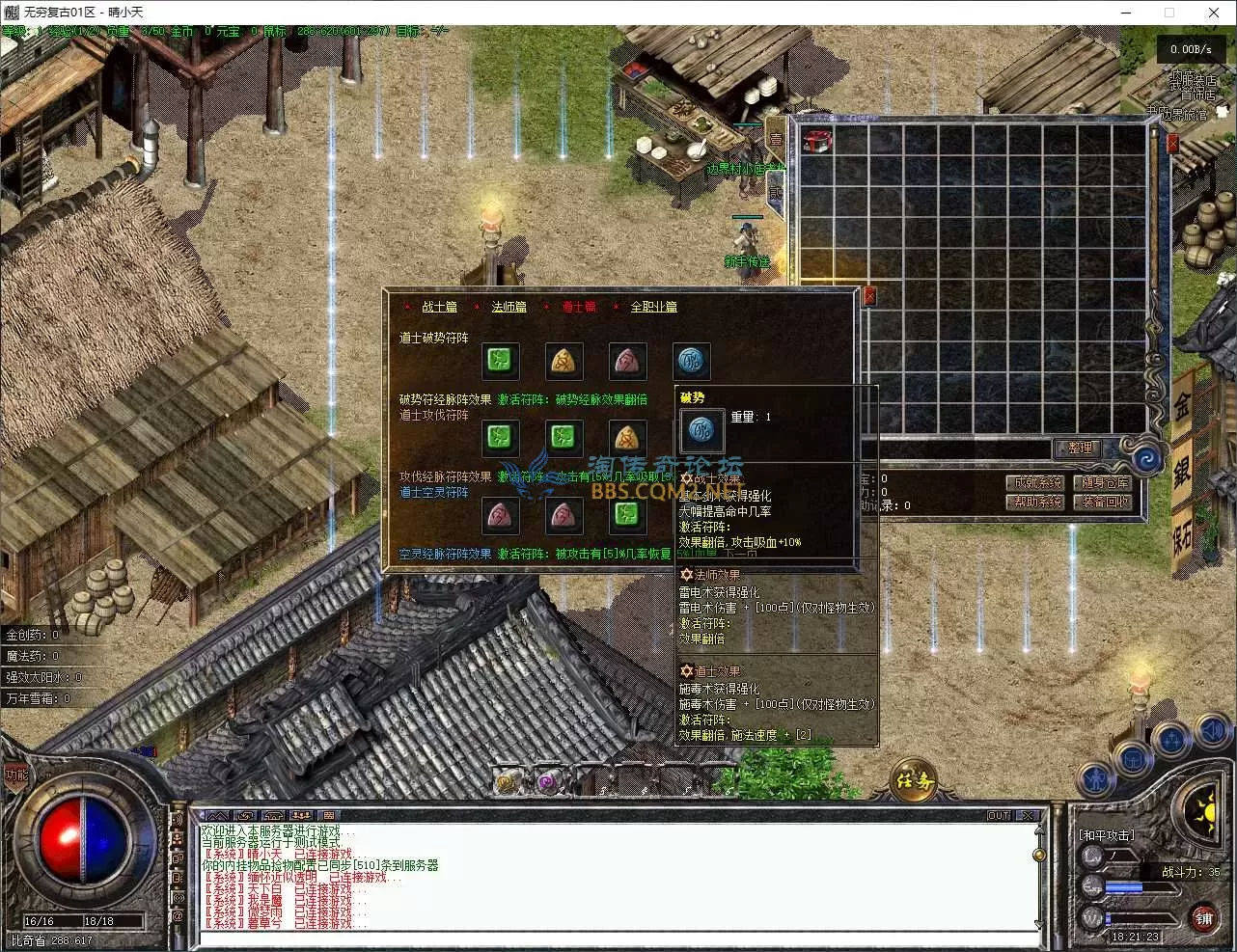
Task: Close the game window
Action: point(1214,13)
